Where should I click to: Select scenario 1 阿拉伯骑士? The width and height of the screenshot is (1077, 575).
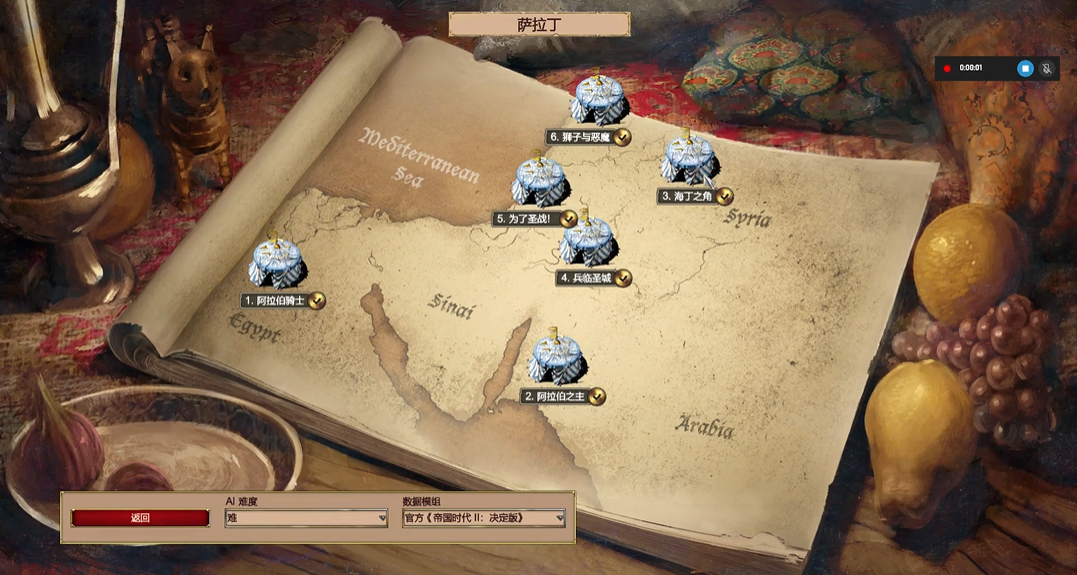click(277, 266)
